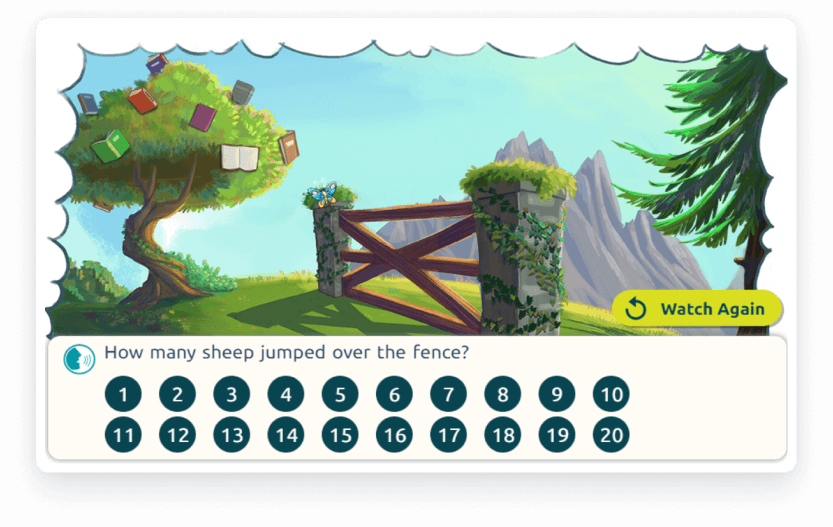The width and height of the screenshot is (833, 527).
Task: Select the number 2 answer circle
Action: coord(177,394)
